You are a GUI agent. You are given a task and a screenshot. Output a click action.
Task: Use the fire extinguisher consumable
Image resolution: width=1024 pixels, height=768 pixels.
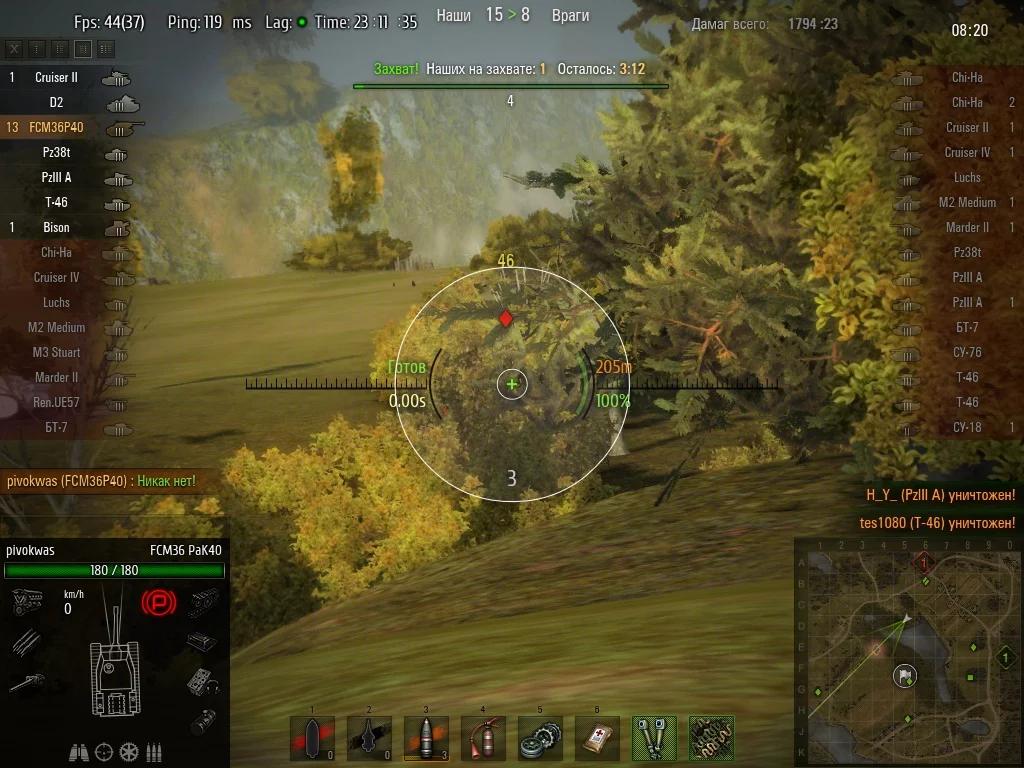(483, 738)
